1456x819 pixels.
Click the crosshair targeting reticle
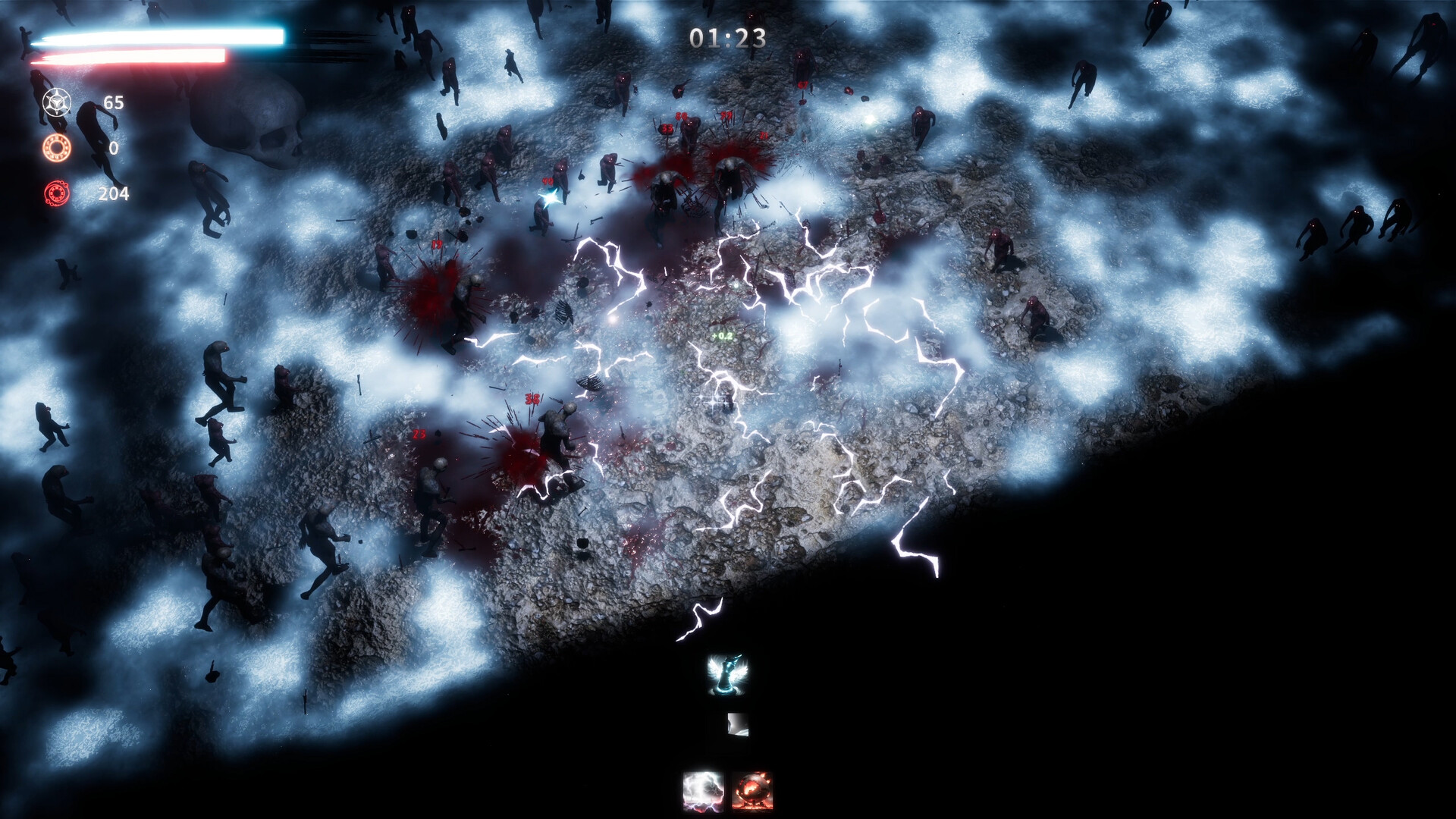click(711, 402)
